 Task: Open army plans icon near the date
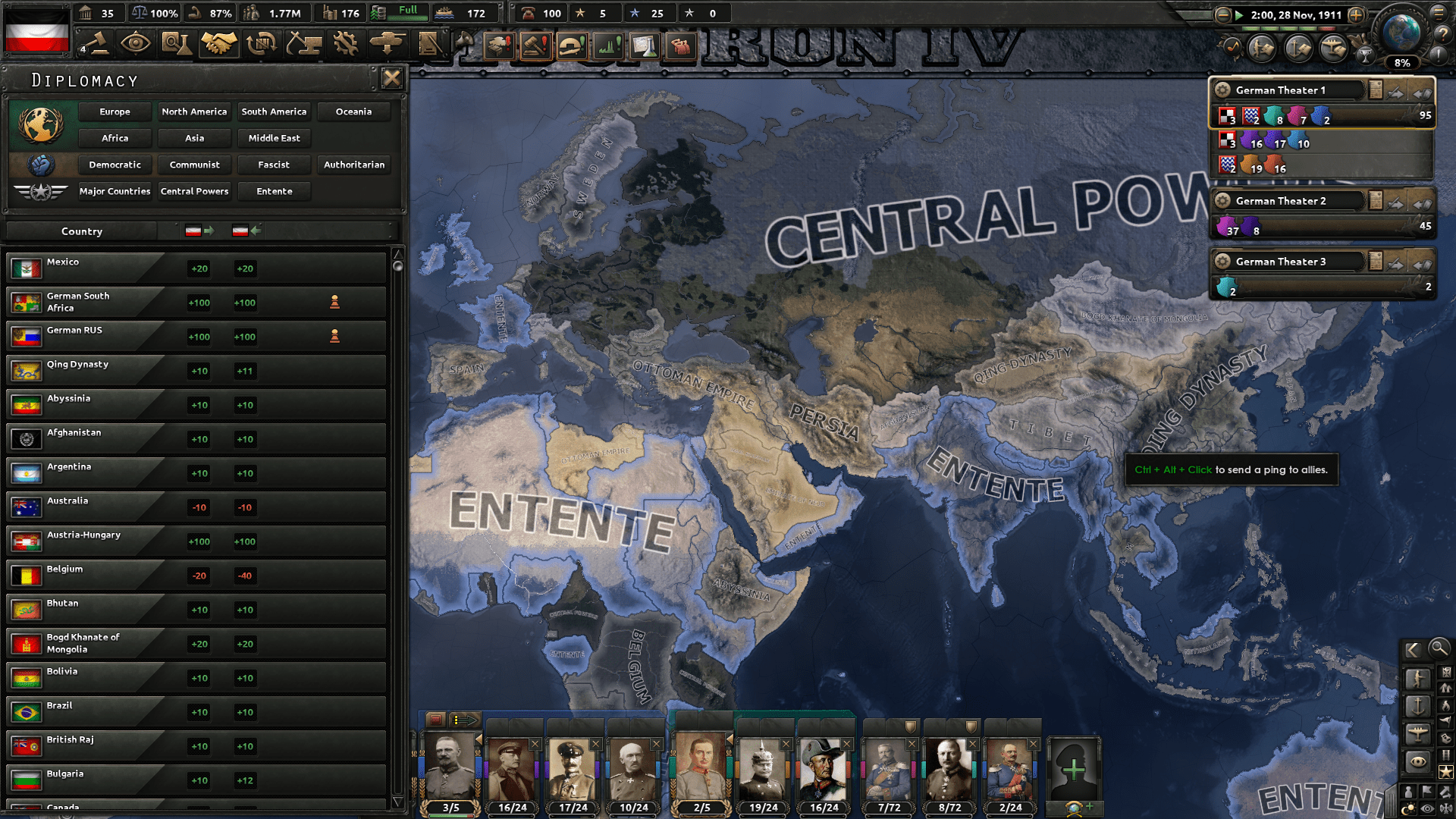tap(1261, 49)
